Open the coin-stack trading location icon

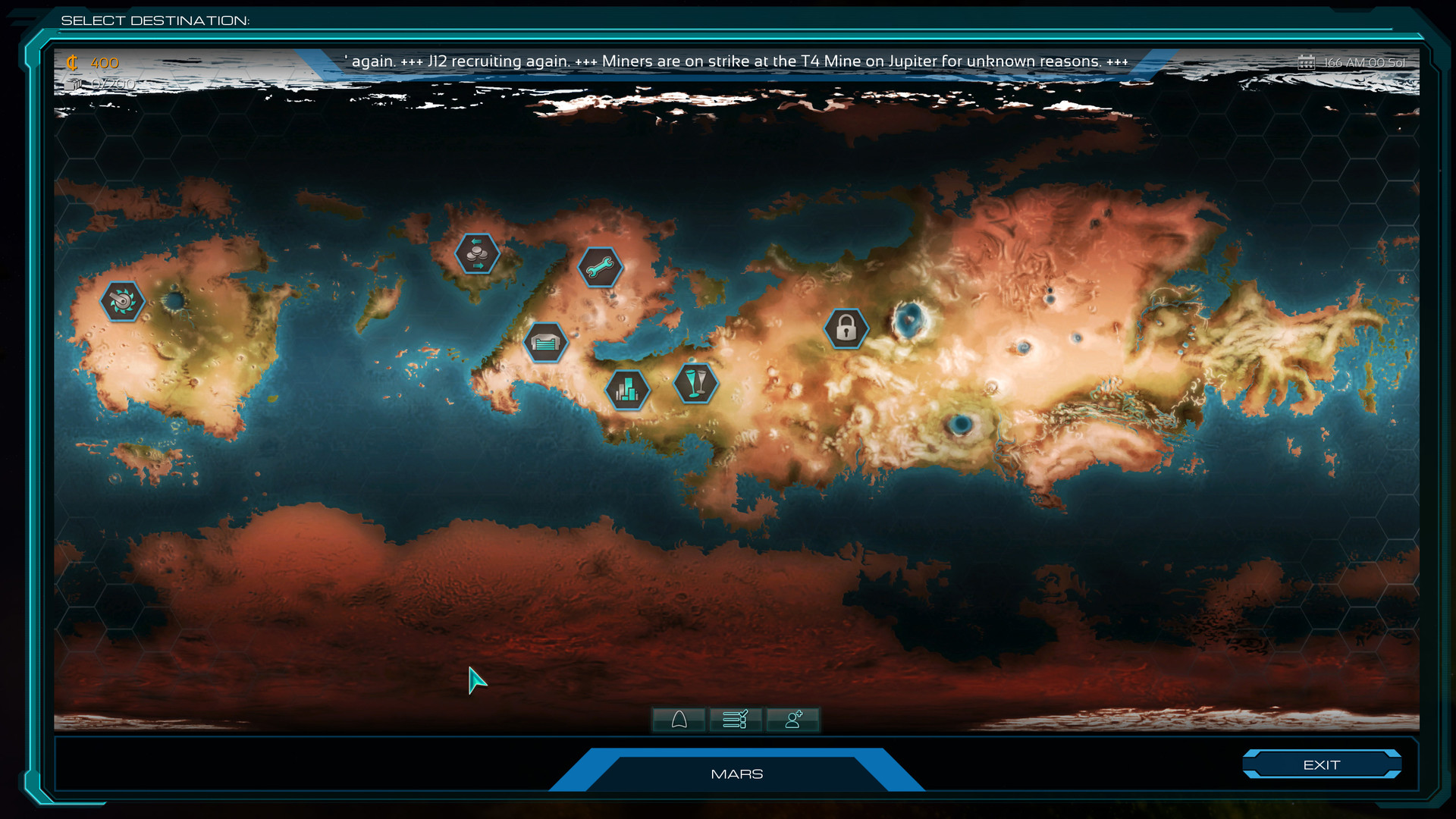click(x=476, y=255)
